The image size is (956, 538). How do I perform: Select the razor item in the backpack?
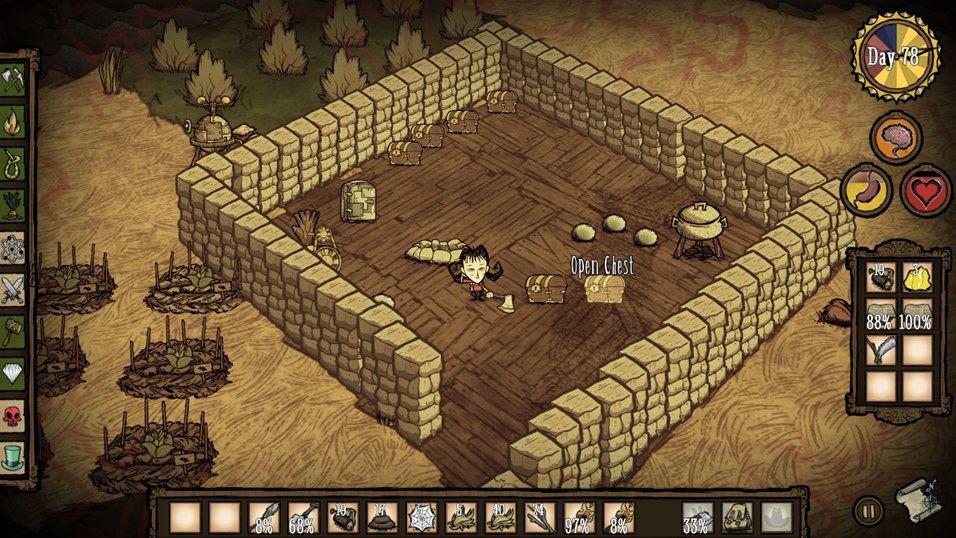pyautogui.click(x=881, y=350)
